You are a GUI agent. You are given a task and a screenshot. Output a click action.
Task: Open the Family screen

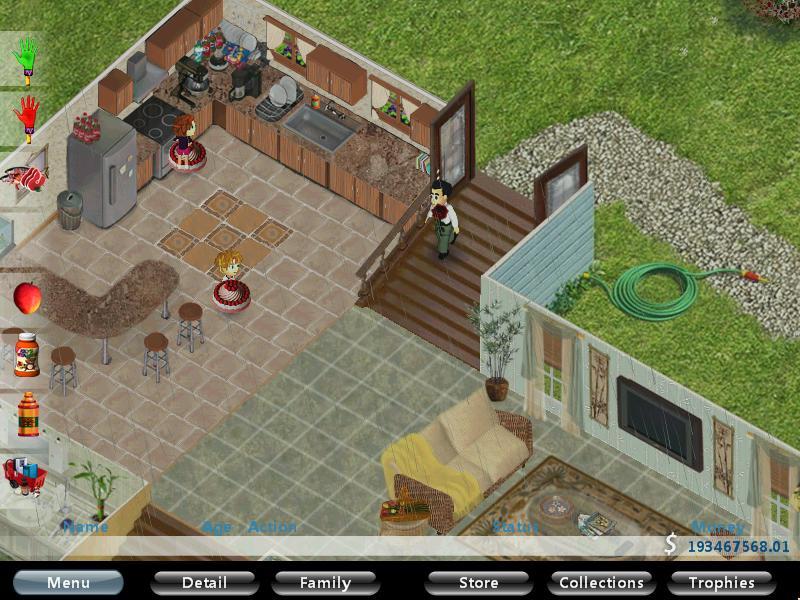(x=325, y=582)
